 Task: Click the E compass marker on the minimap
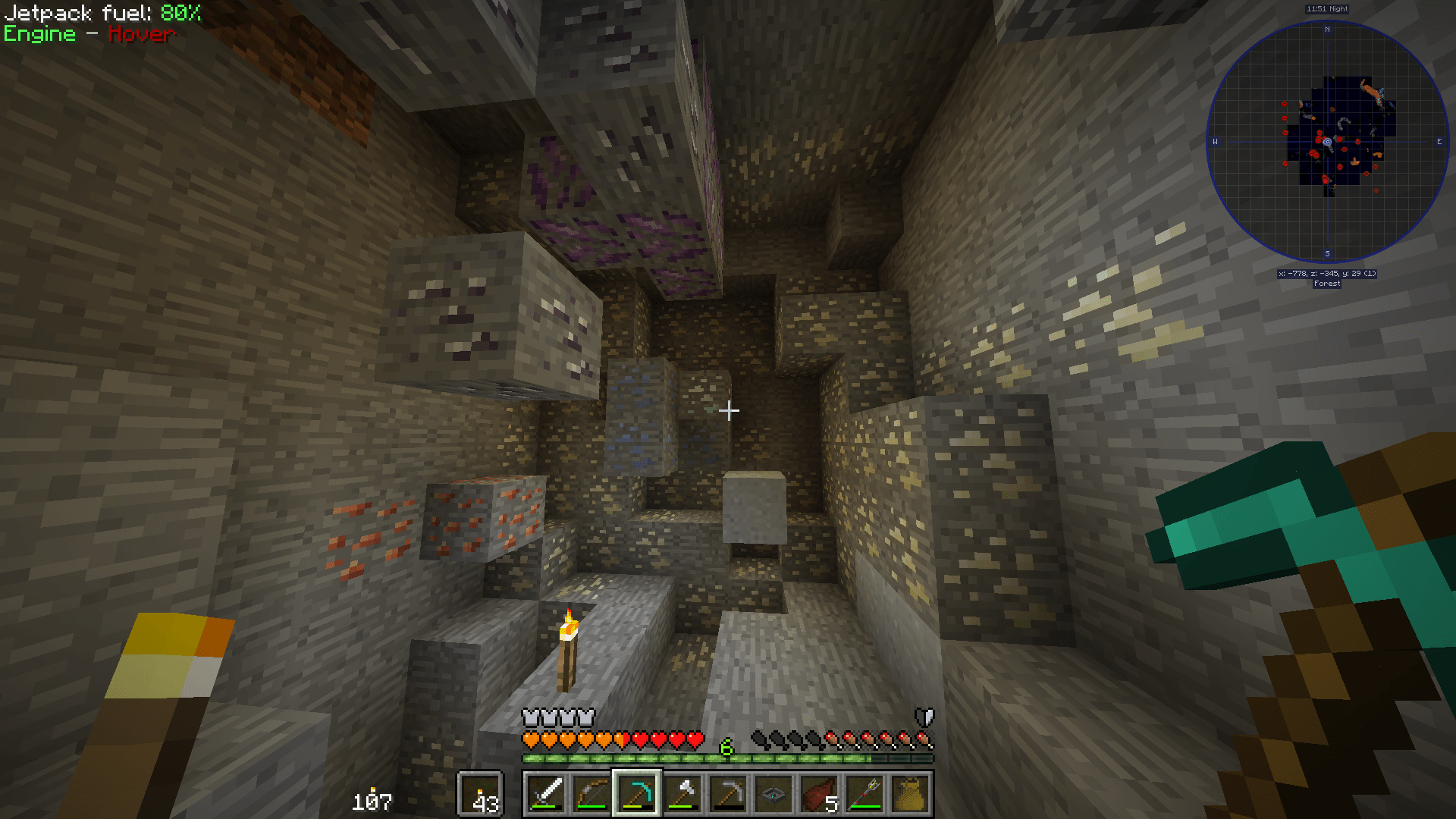(x=1439, y=141)
